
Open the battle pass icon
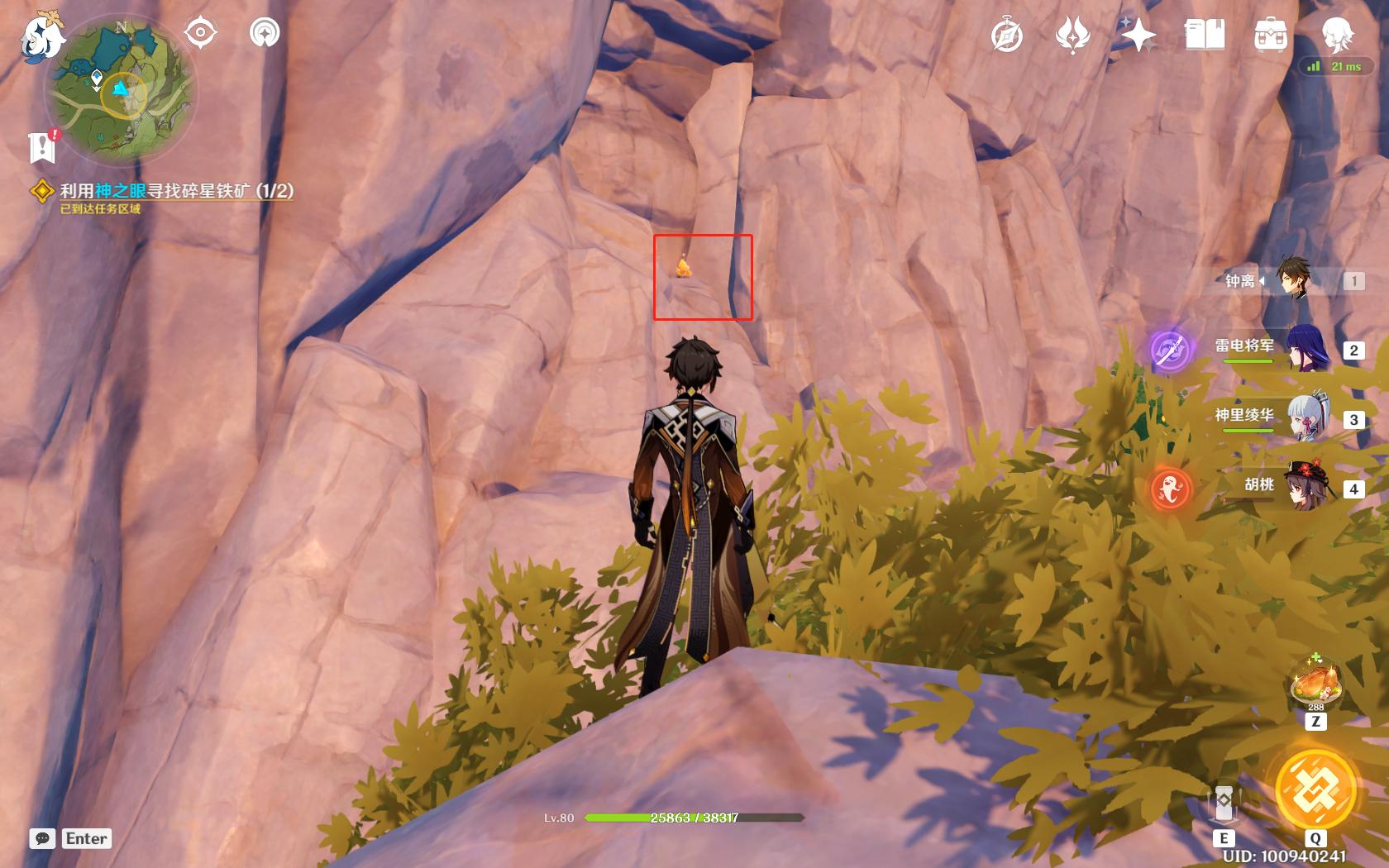[1072, 36]
